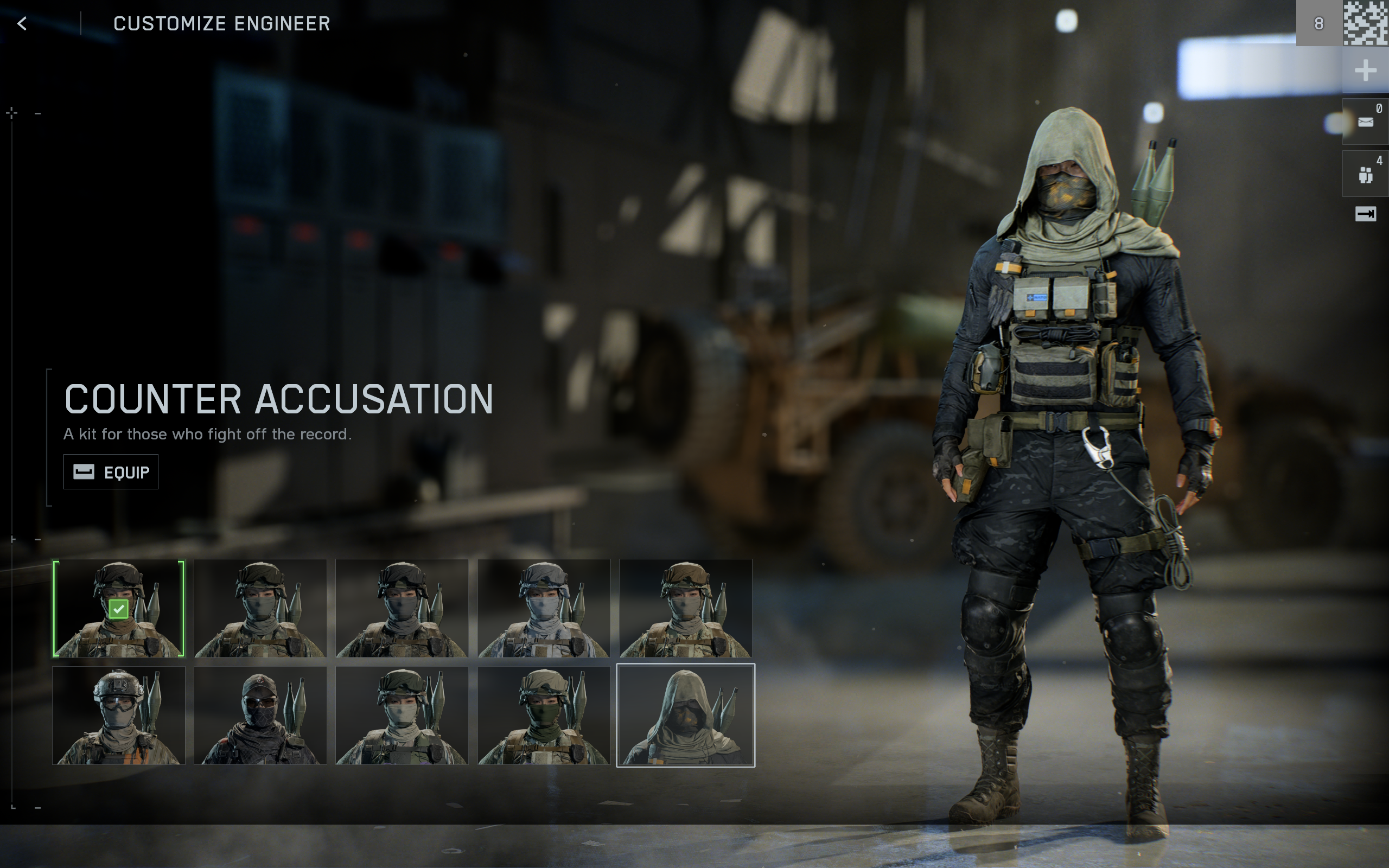Click the CUSTOMIZE ENGINEER header
The width and height of the screenshot is (1389, 868).
(x=222, y=23)
